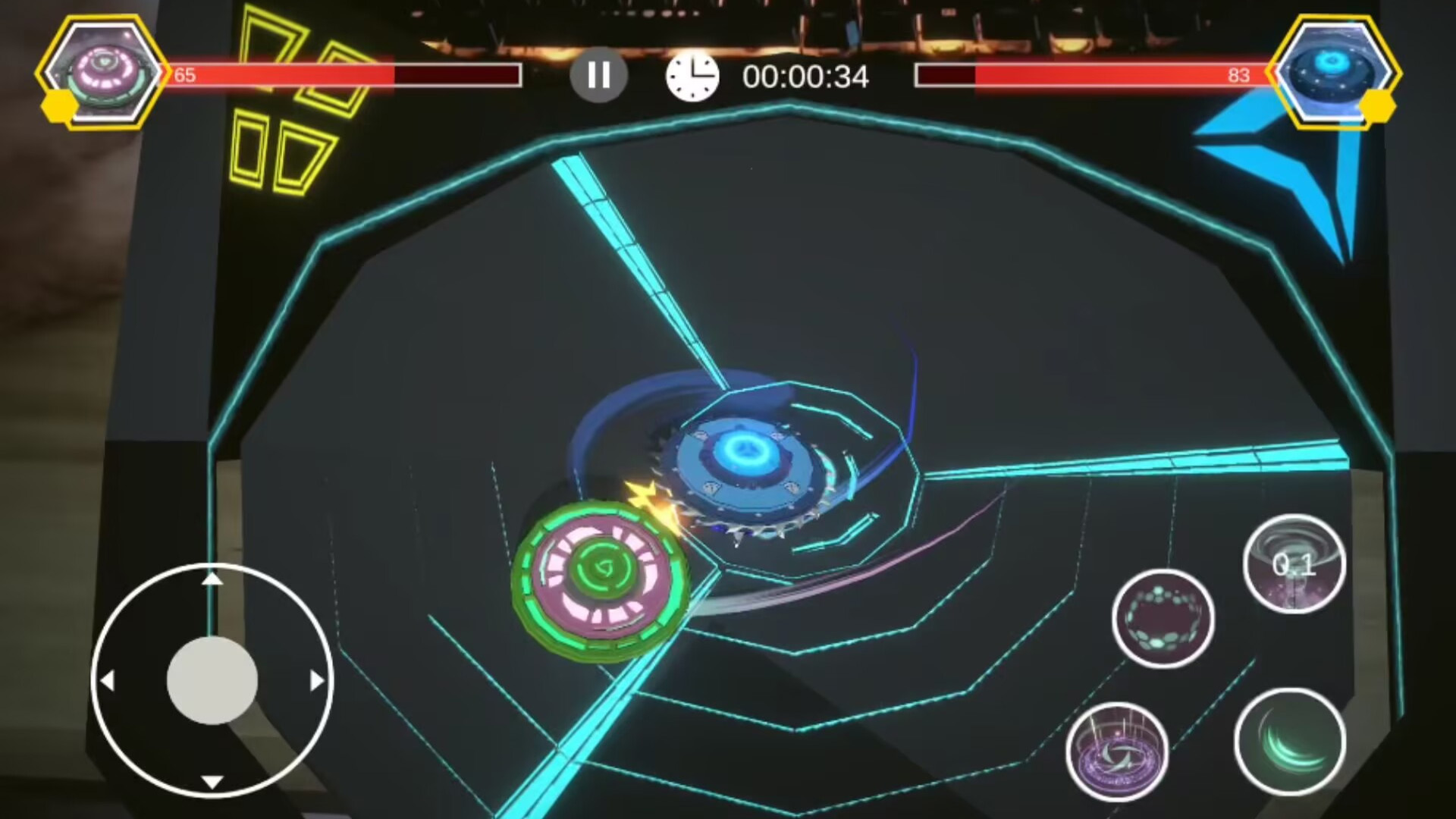This screenshot has width=1456, height=819.
Task: Use the teal dotted ring ability
Action: pos(1163,618)
